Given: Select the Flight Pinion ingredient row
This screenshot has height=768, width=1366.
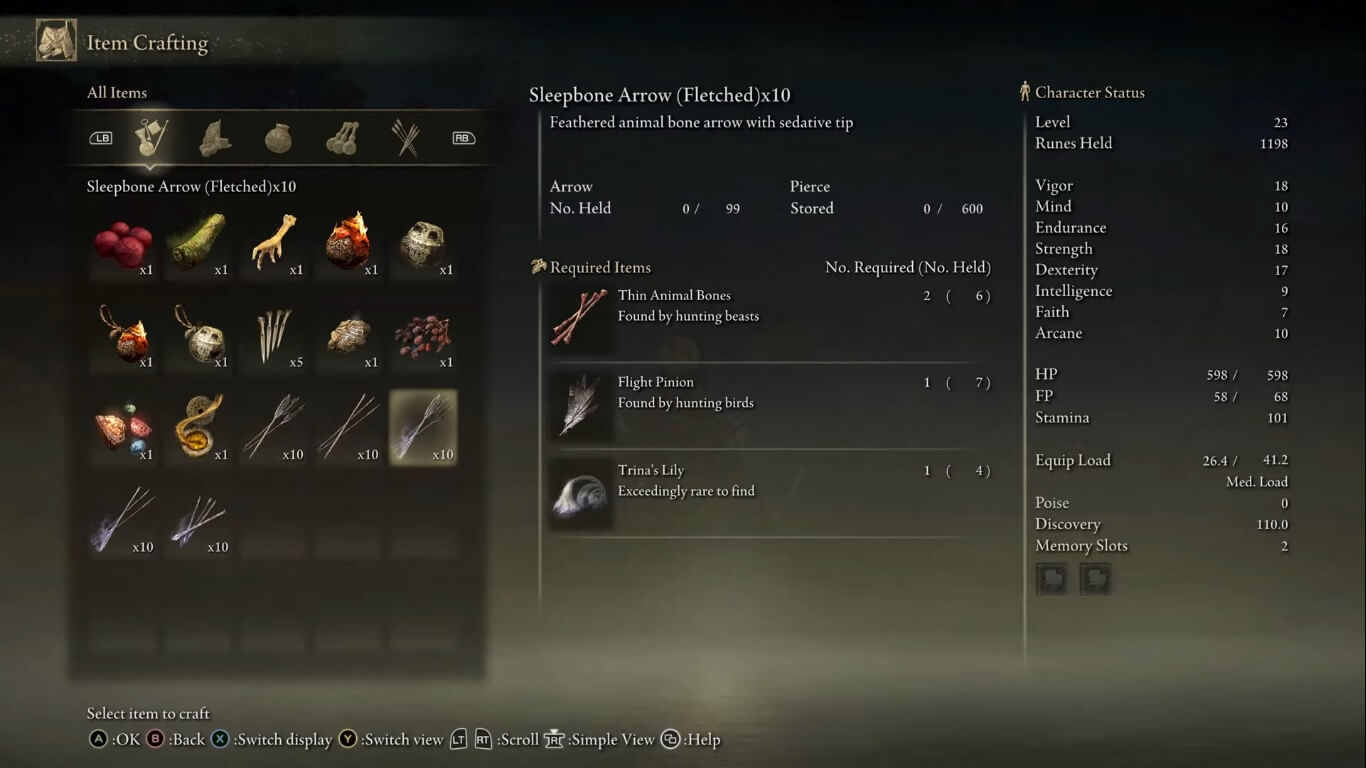Looking at the screenshot, I should [x=769, y=403].
